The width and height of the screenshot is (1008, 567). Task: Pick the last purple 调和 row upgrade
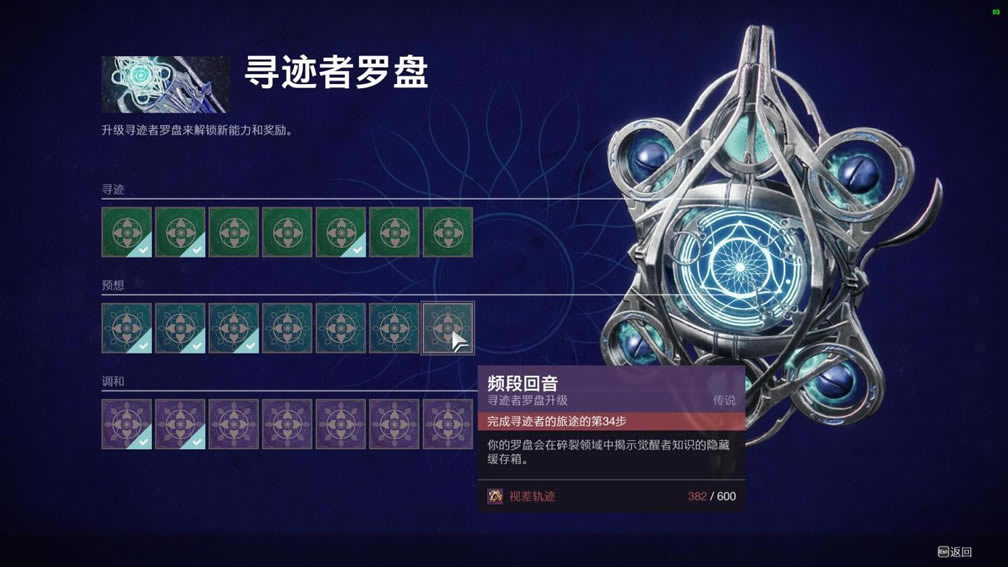coord(448,424)
